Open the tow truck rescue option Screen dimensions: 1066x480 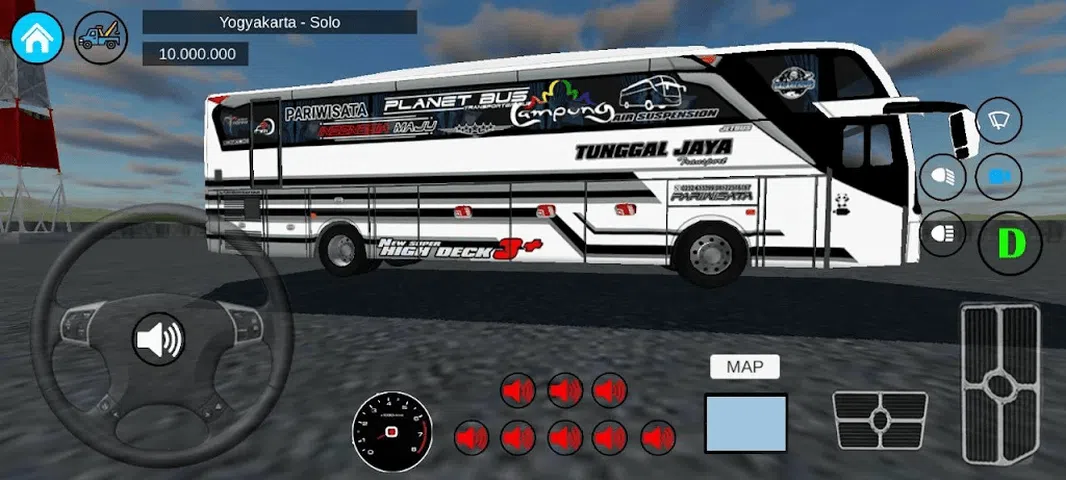100,38
